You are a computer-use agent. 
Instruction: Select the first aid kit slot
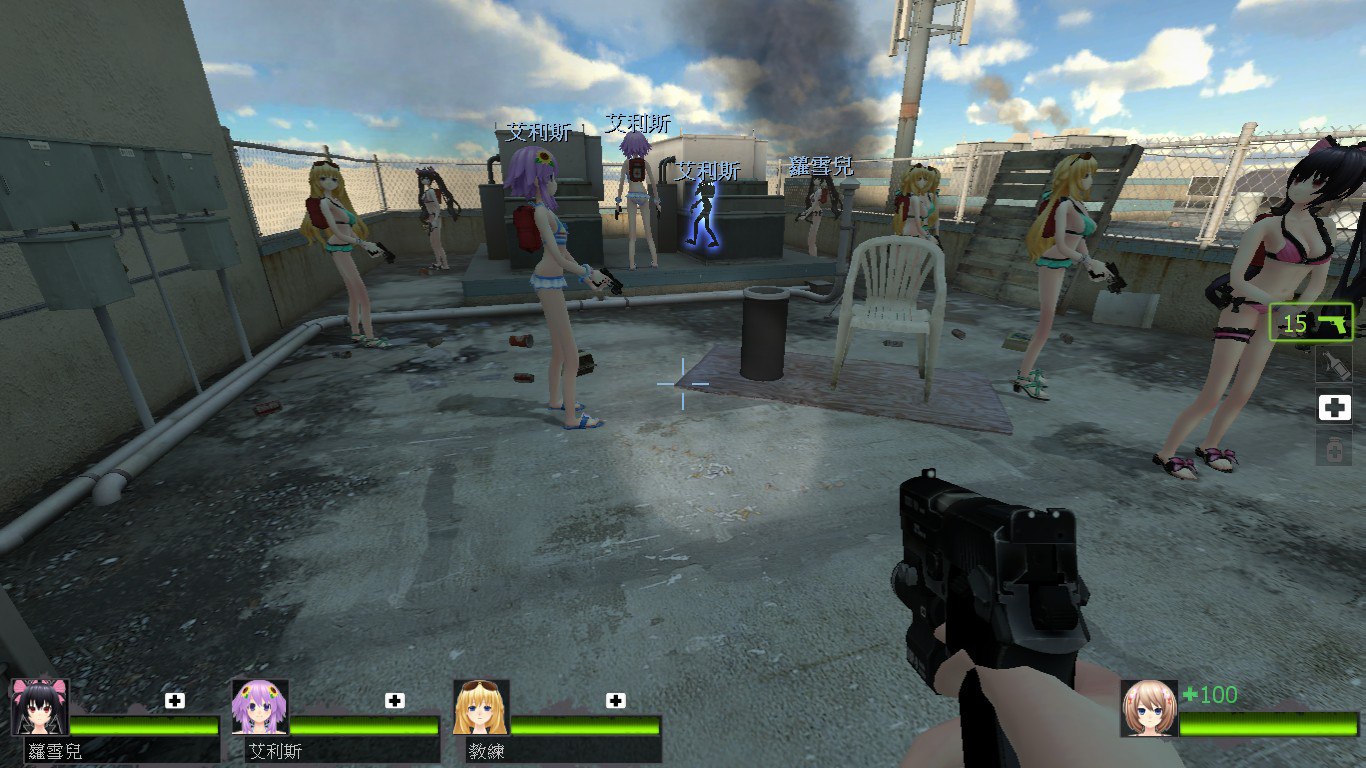(x=1333, y=408)
